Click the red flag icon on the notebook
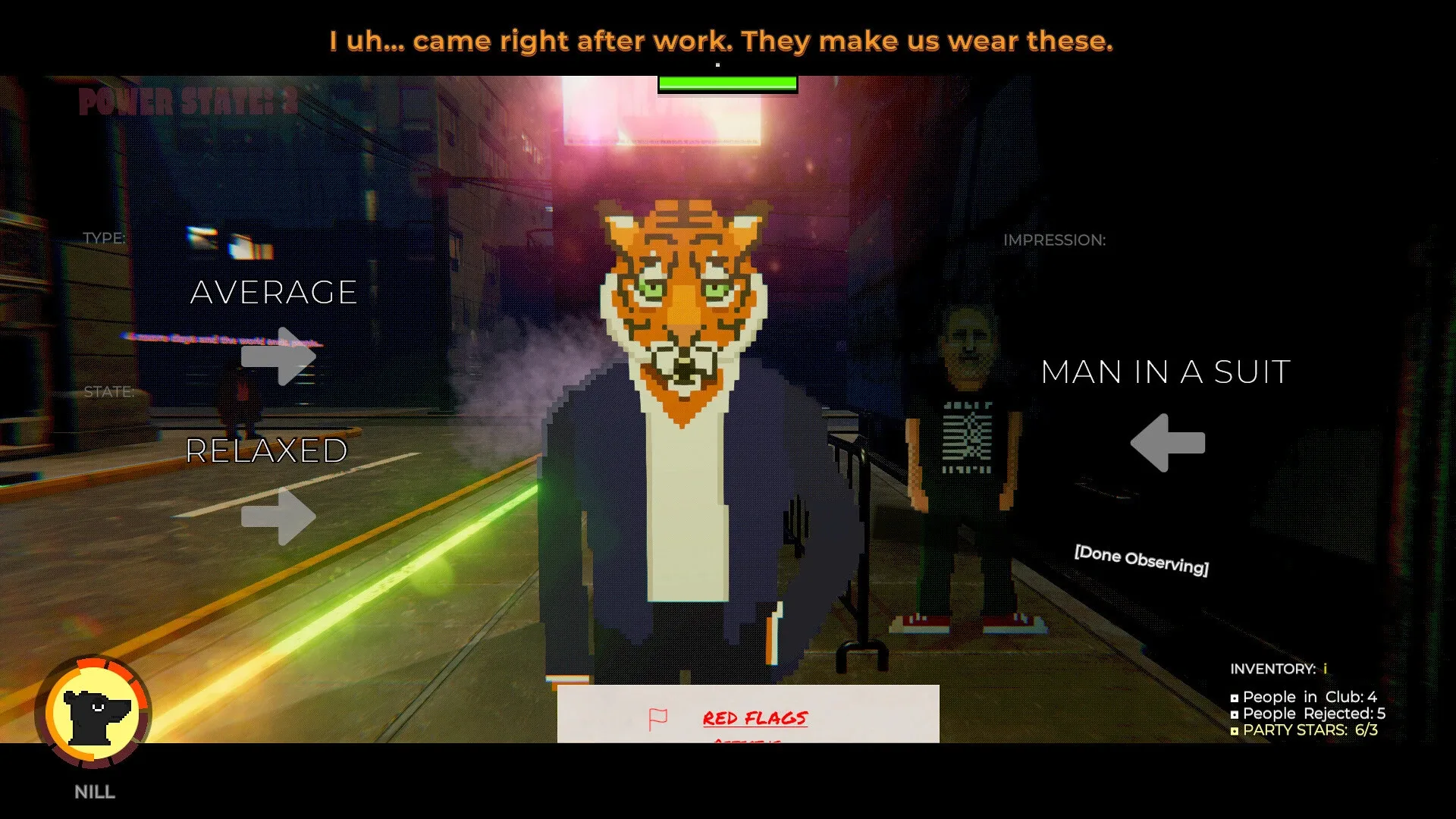 coord(658,716)
